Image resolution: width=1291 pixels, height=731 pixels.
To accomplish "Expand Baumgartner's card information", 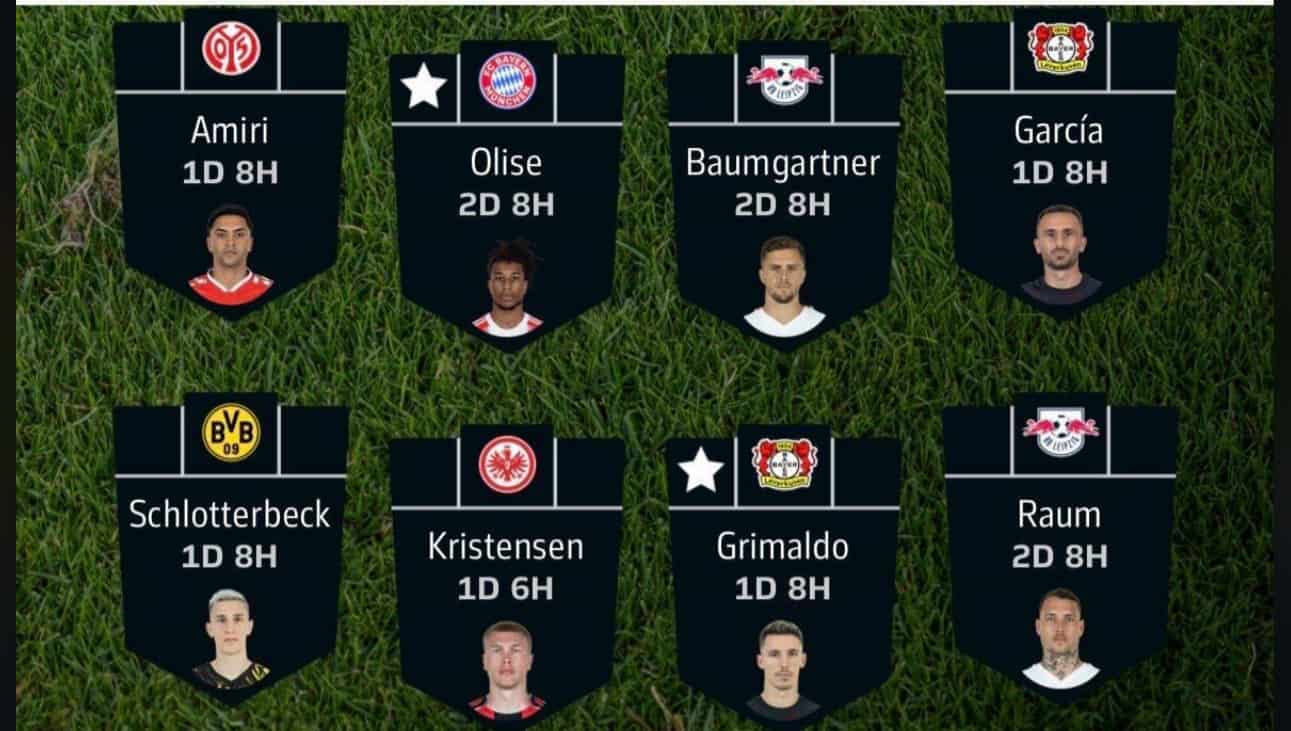I will coord(783,164).
